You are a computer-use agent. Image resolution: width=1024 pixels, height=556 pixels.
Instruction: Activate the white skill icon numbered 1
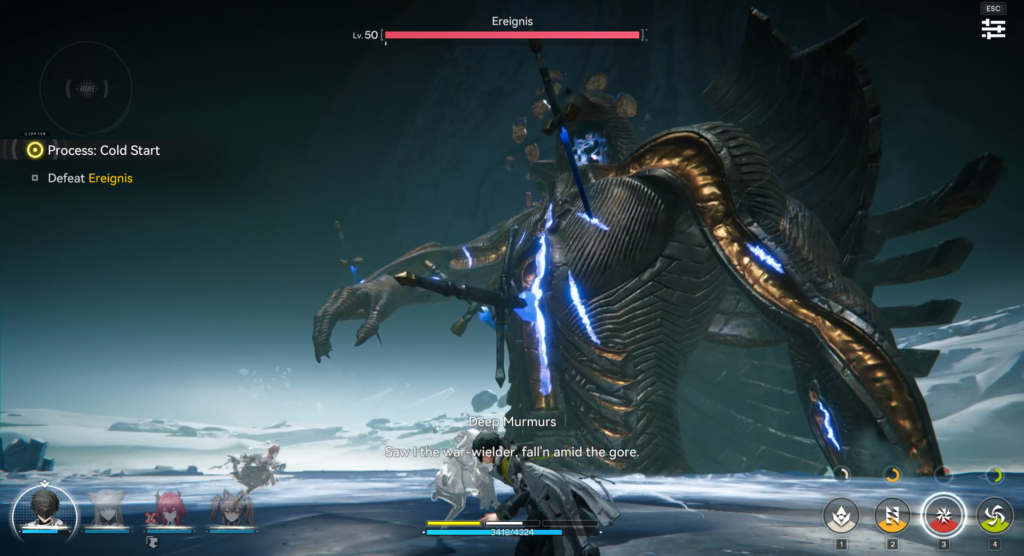click(x=841, y=516)
